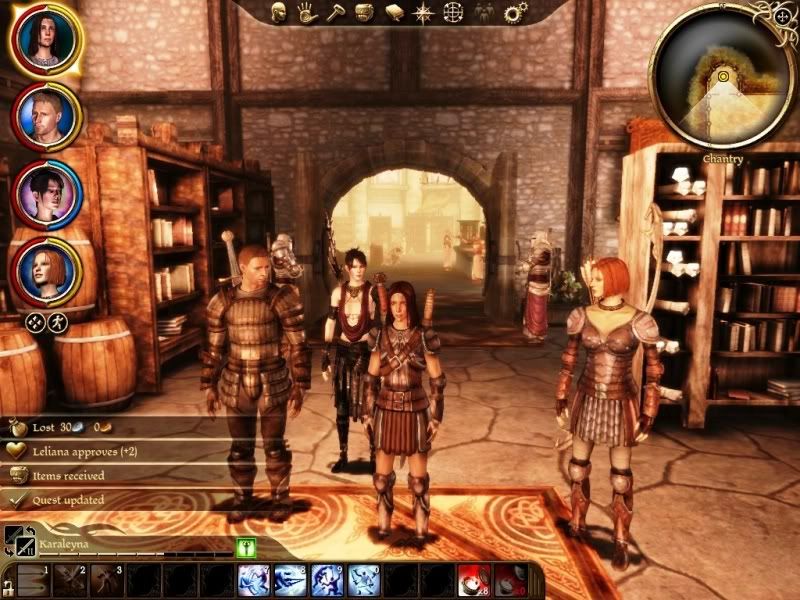Image resolution: width=800 pixels, height=600 pixels.
Task: Select the red-haired woman party portrait
Action: pos(46,273)
